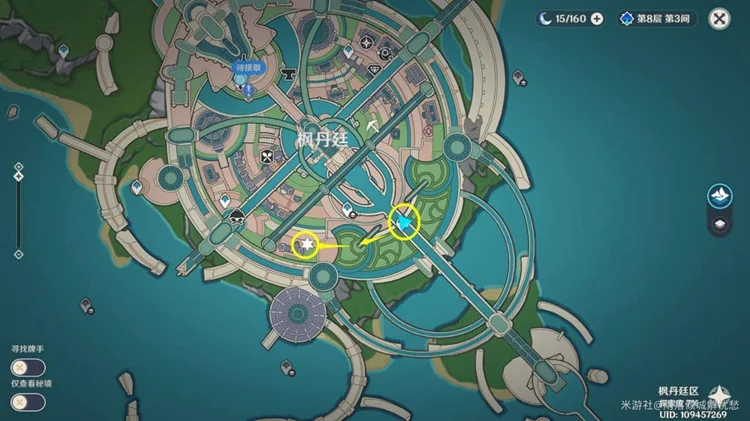
Task: Select the star marker circled in yellow
Action: click(307, 244)
